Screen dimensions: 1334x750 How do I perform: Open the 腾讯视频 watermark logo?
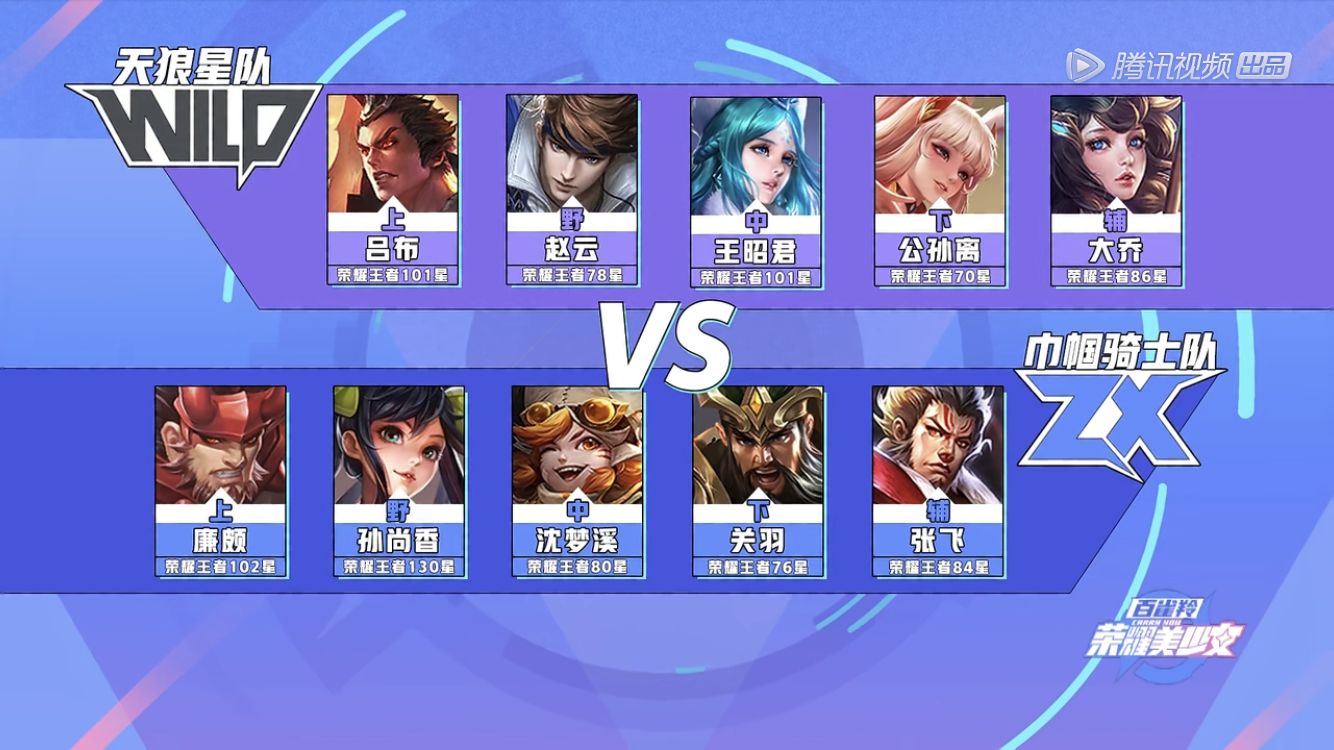[1178, 66]
